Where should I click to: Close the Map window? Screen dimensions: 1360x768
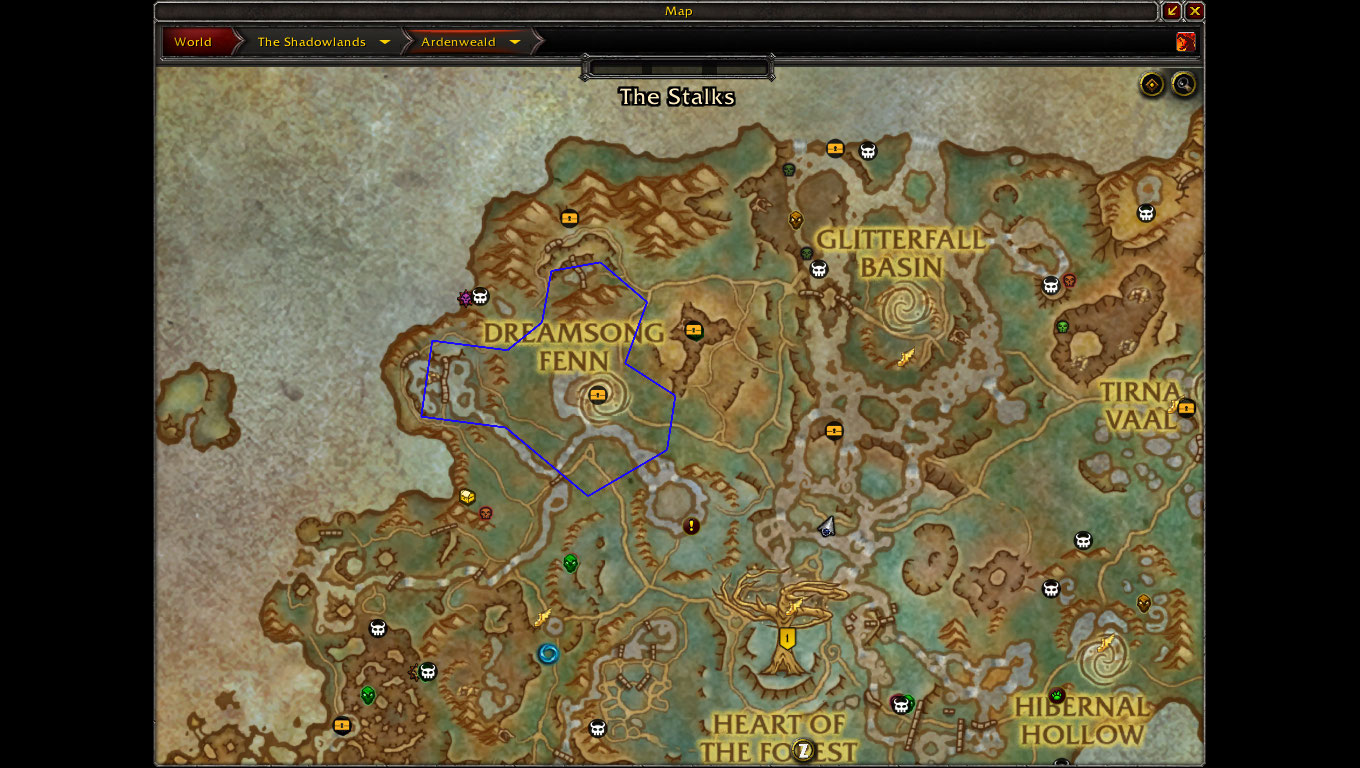click(1195, 11)
